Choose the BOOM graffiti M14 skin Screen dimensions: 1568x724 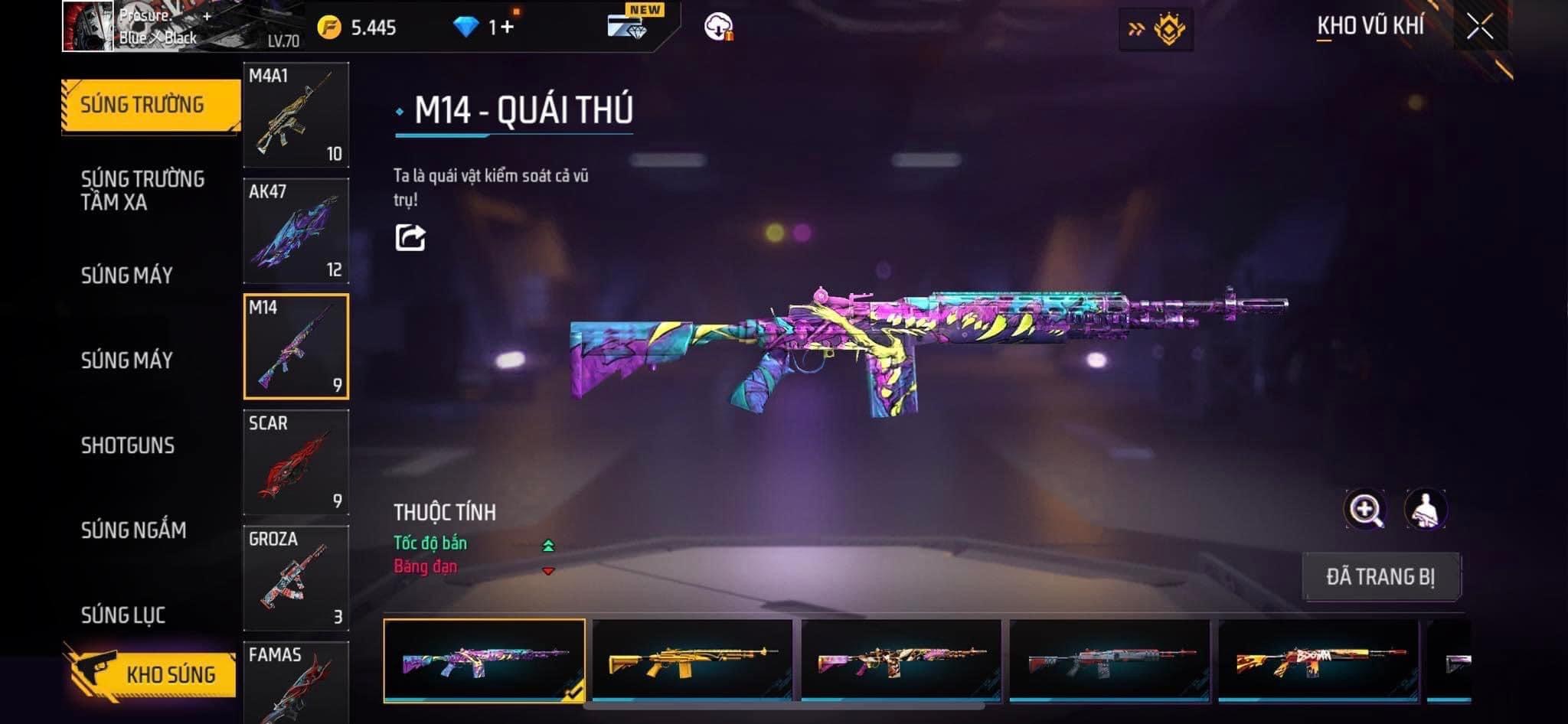coord(1318,660)
